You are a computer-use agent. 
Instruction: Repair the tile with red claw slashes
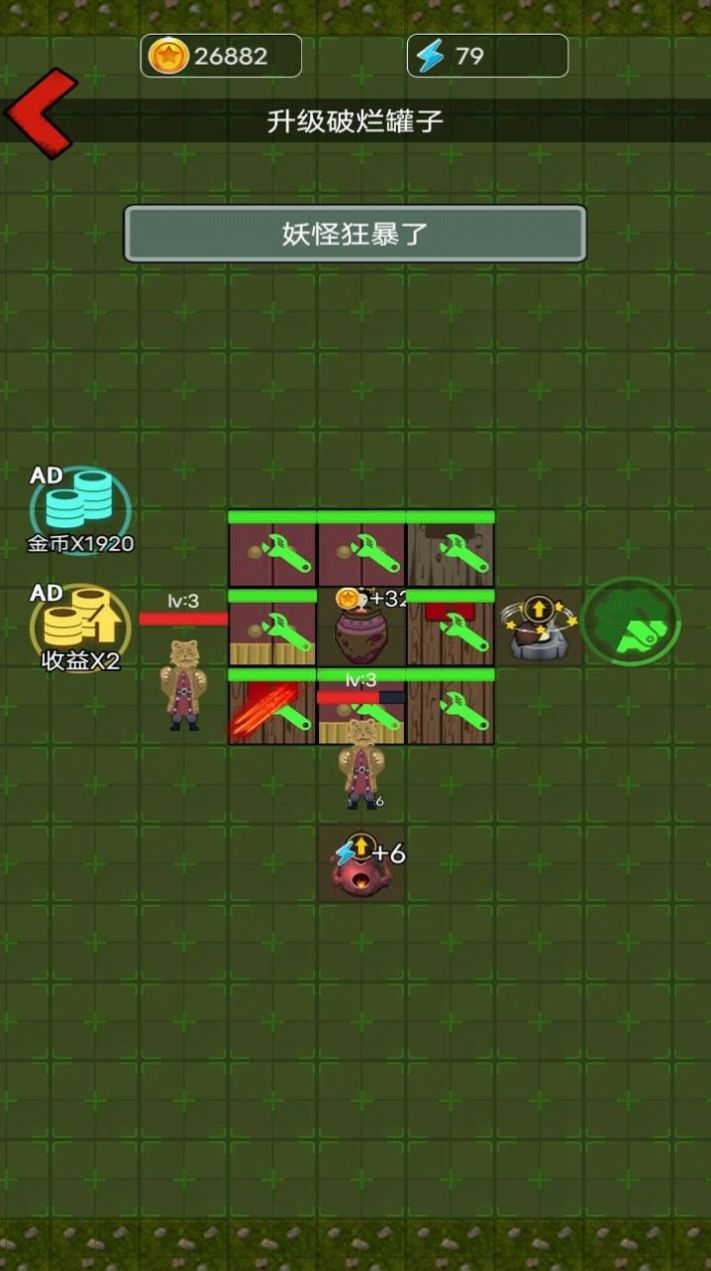coord(272,708)
